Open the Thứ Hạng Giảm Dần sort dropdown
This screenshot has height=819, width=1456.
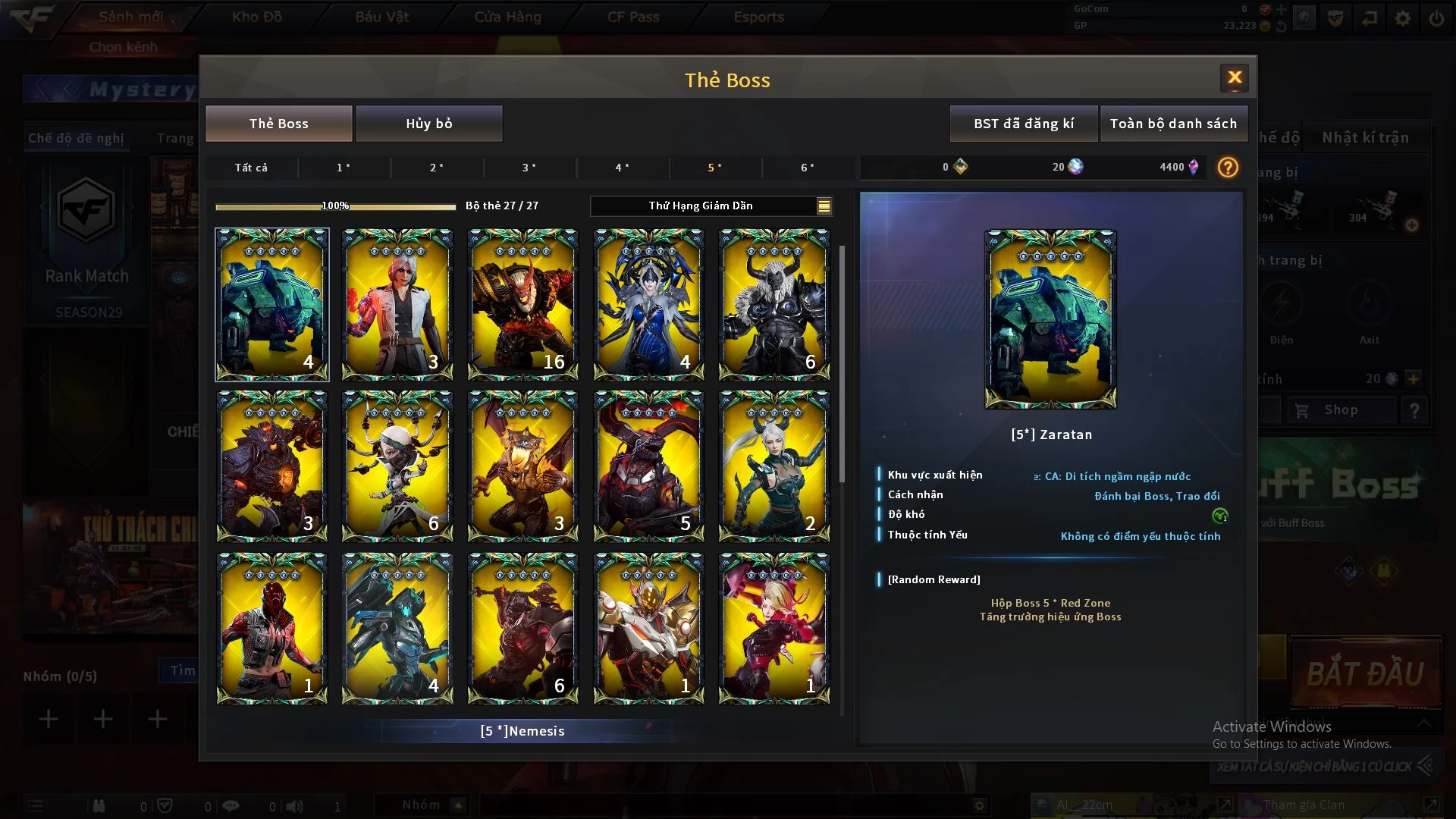click(x=711, y=206)
